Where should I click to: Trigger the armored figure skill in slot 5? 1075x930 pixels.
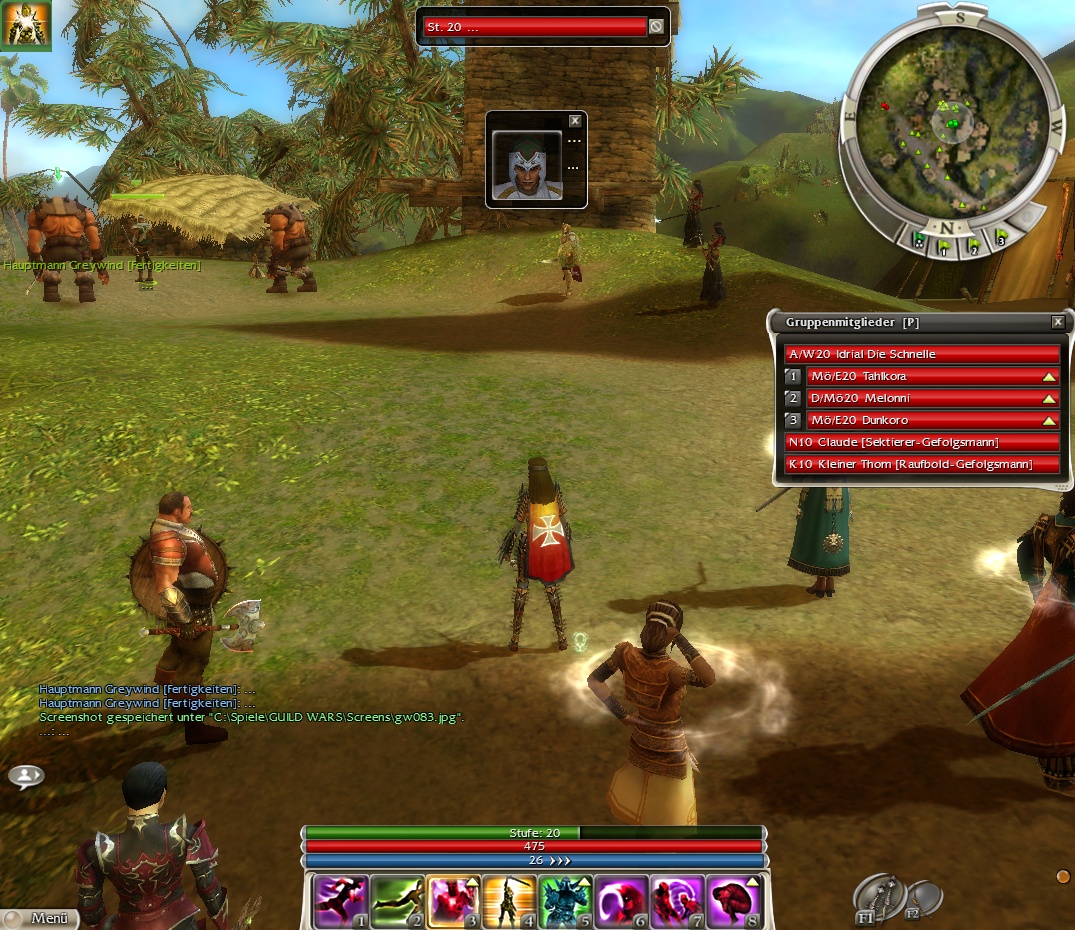[565, 902]
